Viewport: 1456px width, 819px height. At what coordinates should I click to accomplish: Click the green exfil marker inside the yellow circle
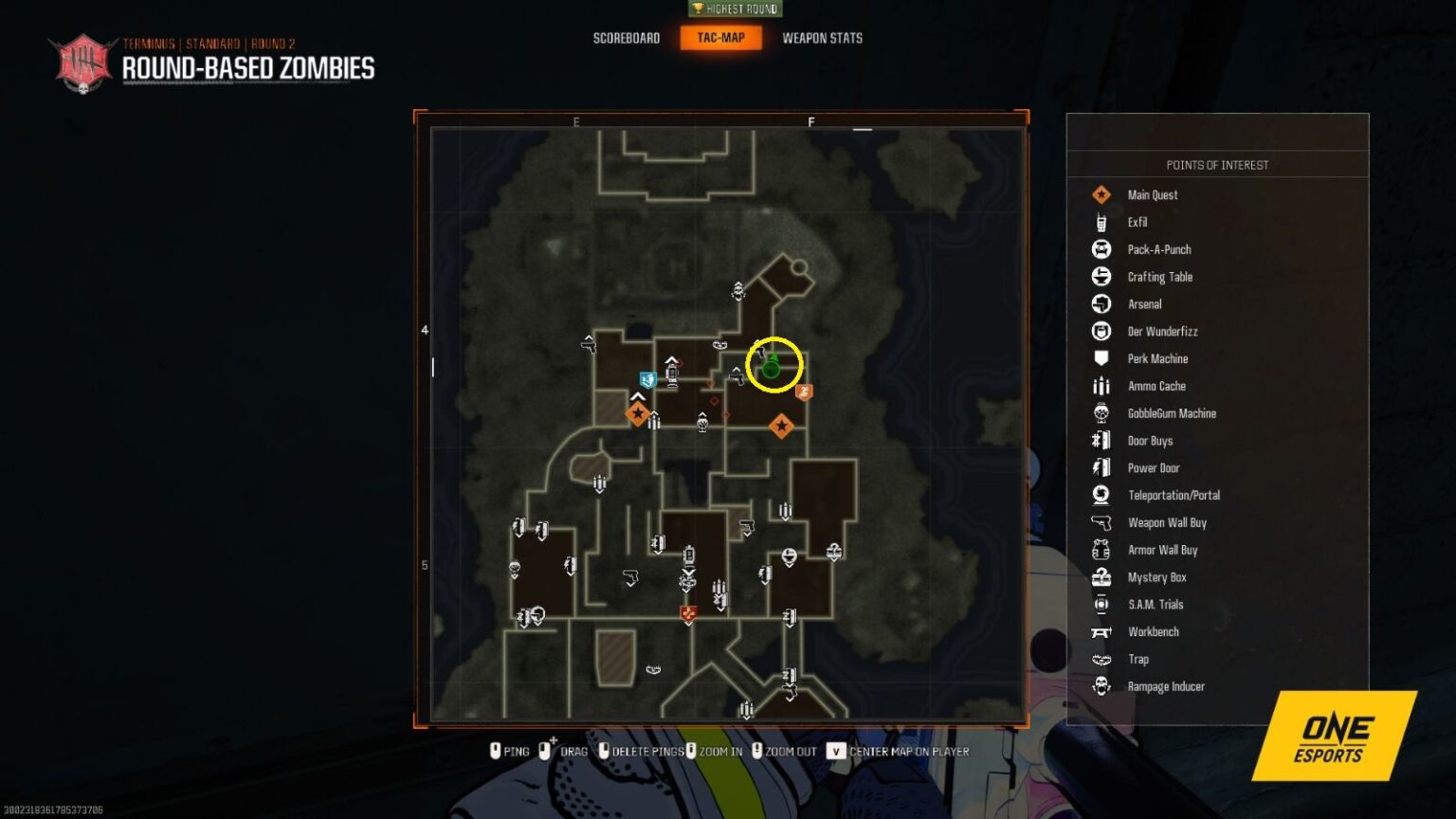click(769, 369)
